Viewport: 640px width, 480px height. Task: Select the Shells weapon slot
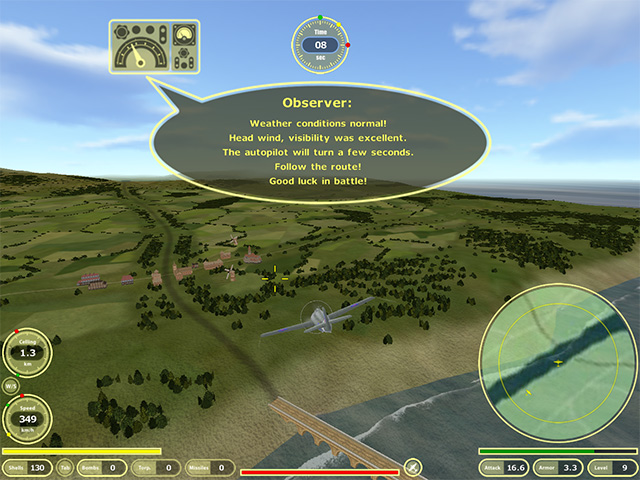coord(28,467)
